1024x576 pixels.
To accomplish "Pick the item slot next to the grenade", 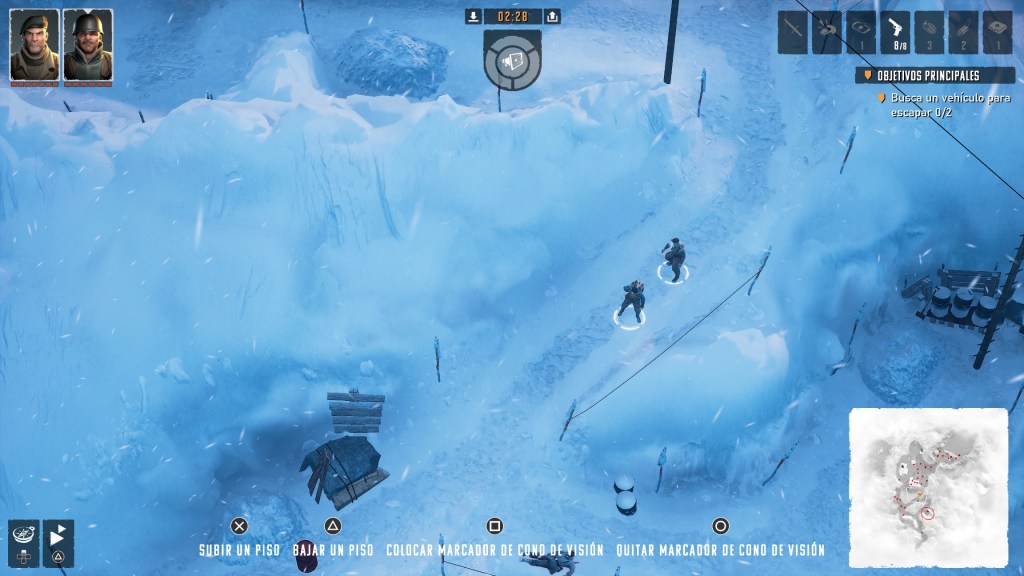I will click(963, 32).
